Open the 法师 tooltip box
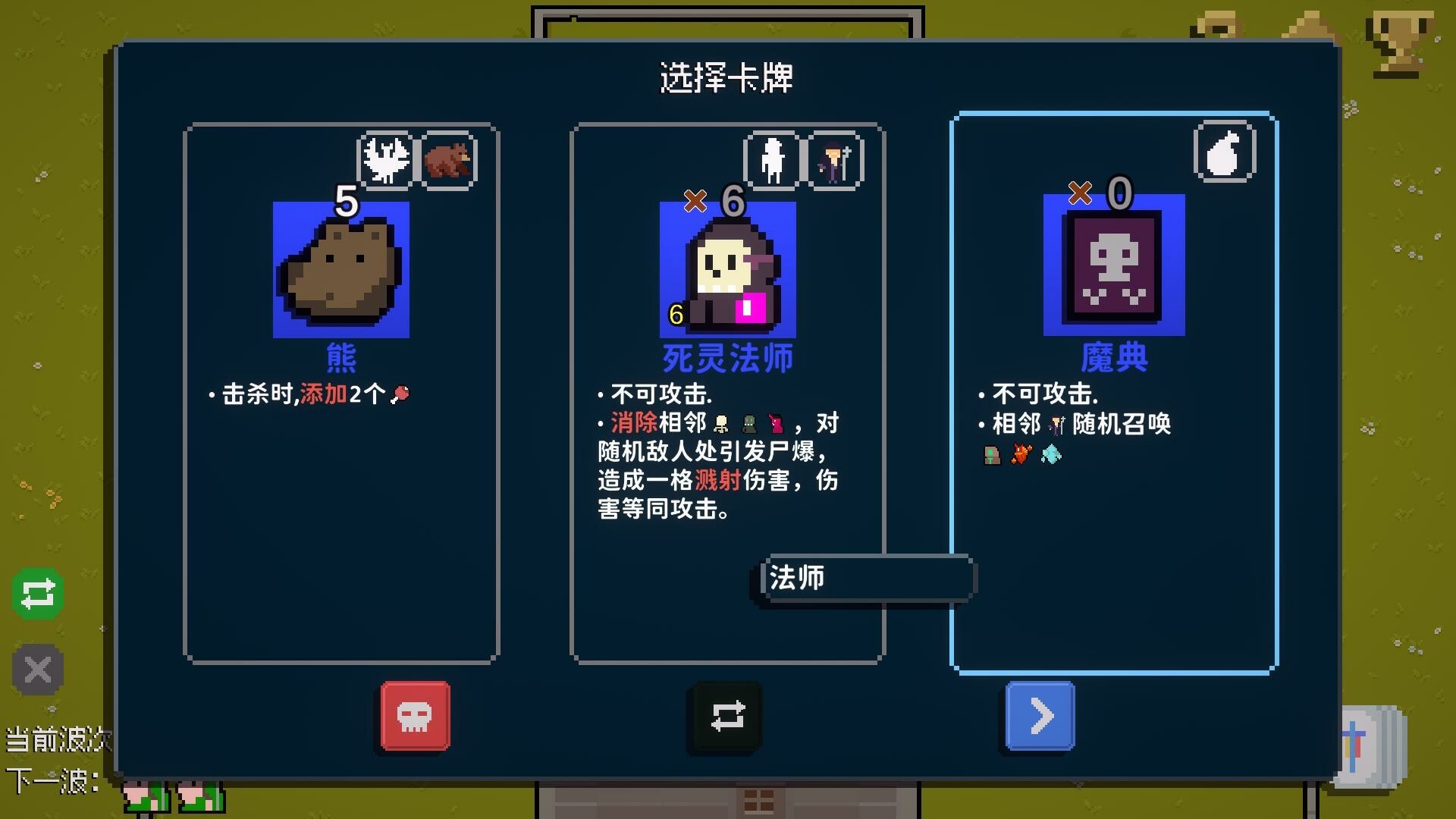Viewport: 1456px width, 819px height. click(x=867, y=579)
